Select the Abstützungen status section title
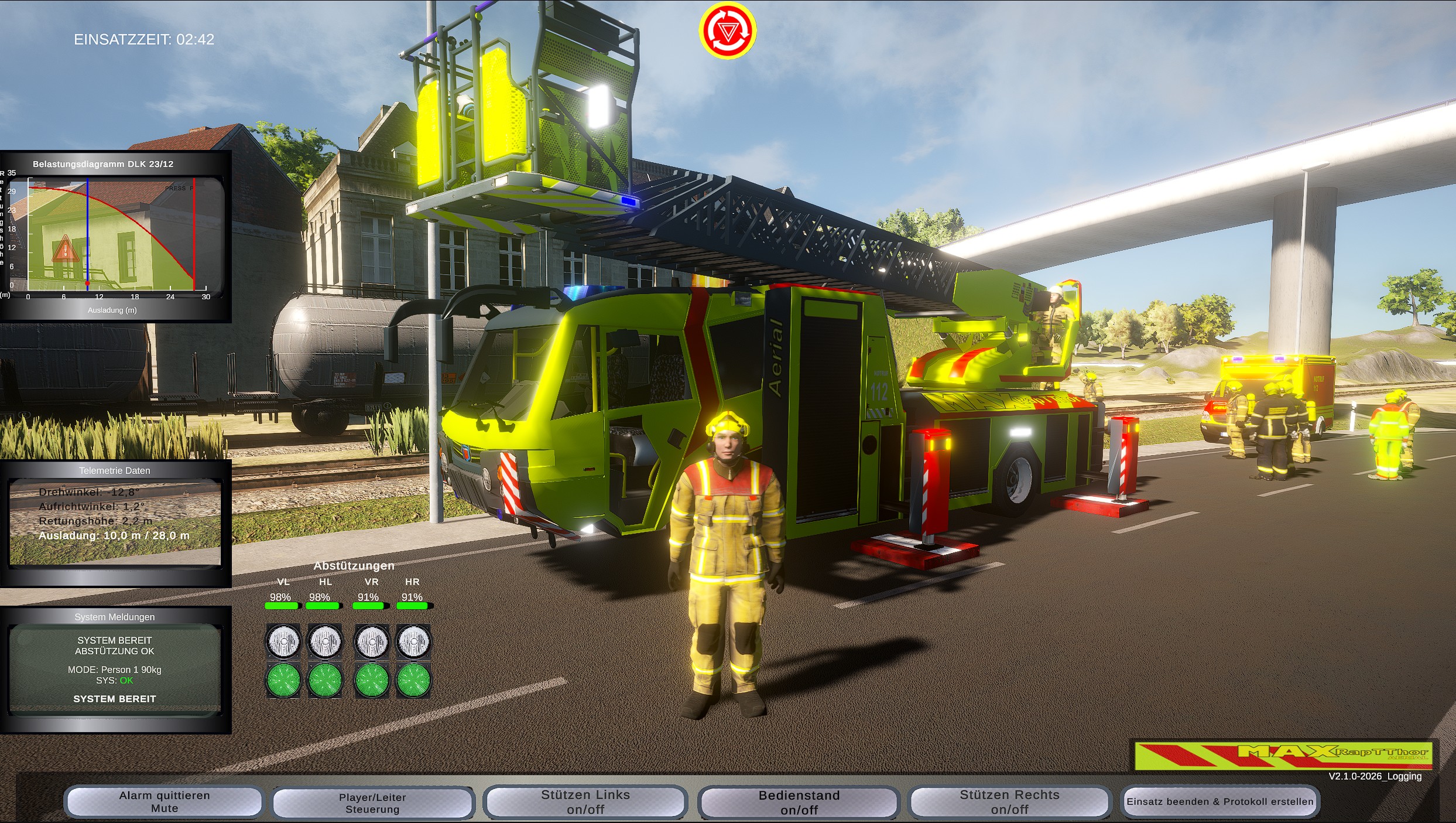The height and width of the screenshot is (823, 1456). [354, 566]
